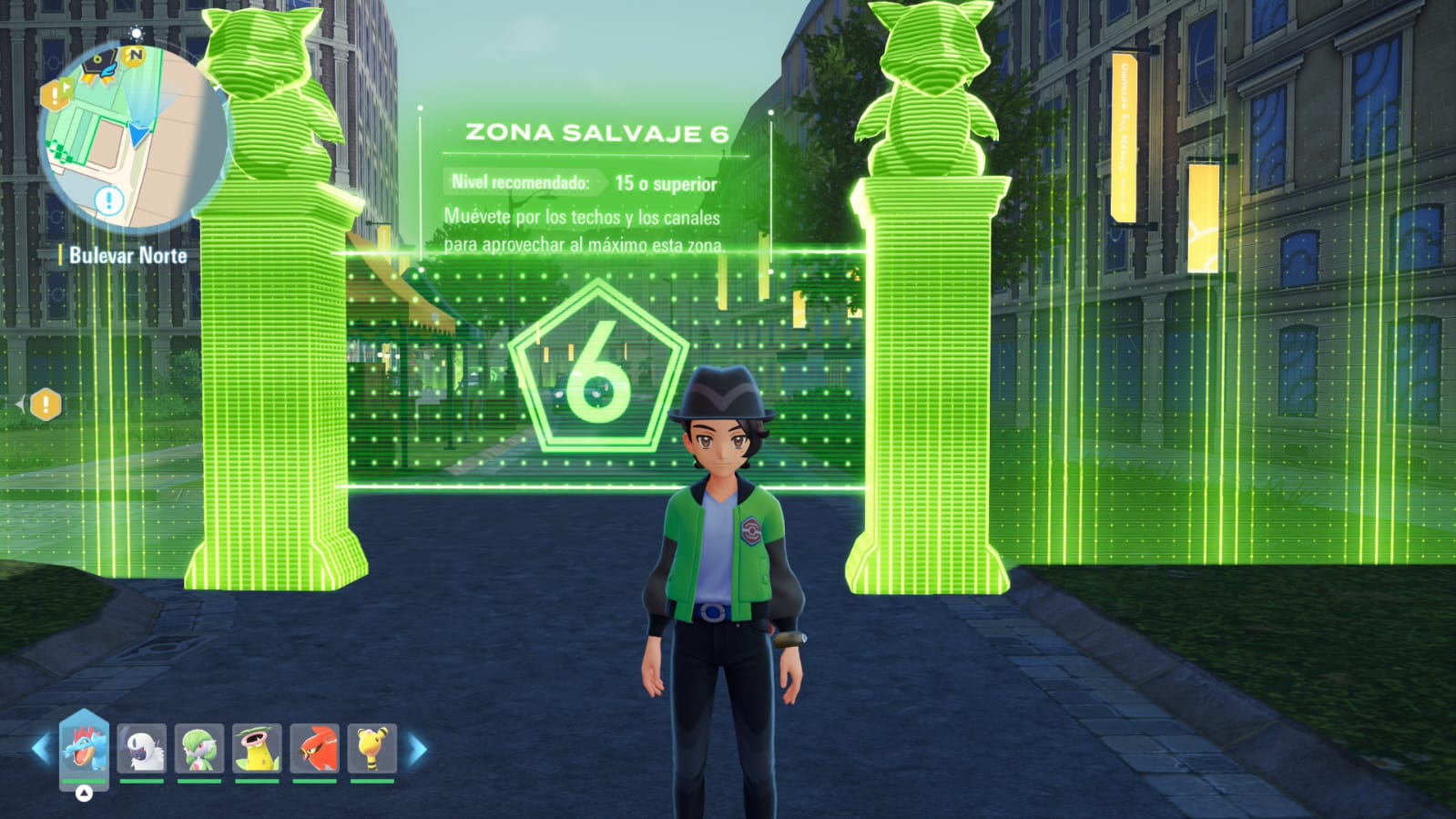Click the party bar's right arrow
1456x819 pixels.
click(x=417, y=750)
